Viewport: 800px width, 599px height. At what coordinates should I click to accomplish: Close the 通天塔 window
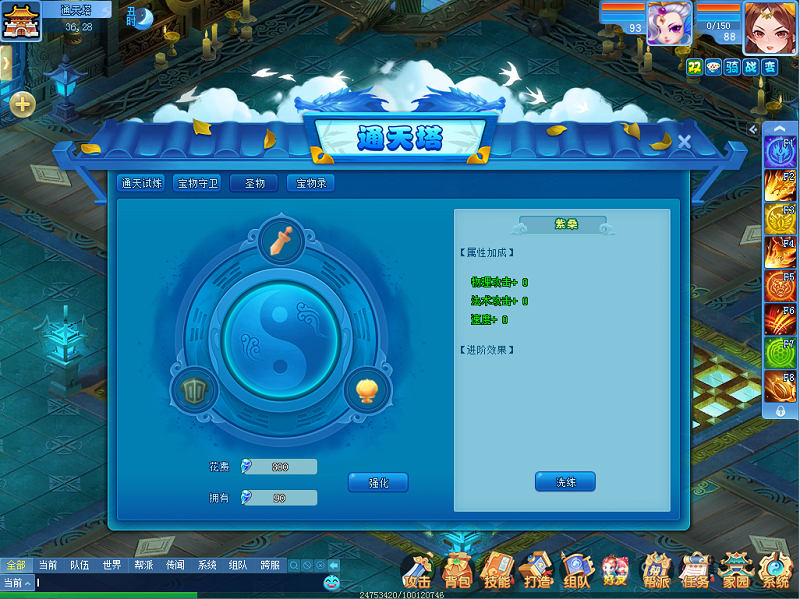coord(684,142)
